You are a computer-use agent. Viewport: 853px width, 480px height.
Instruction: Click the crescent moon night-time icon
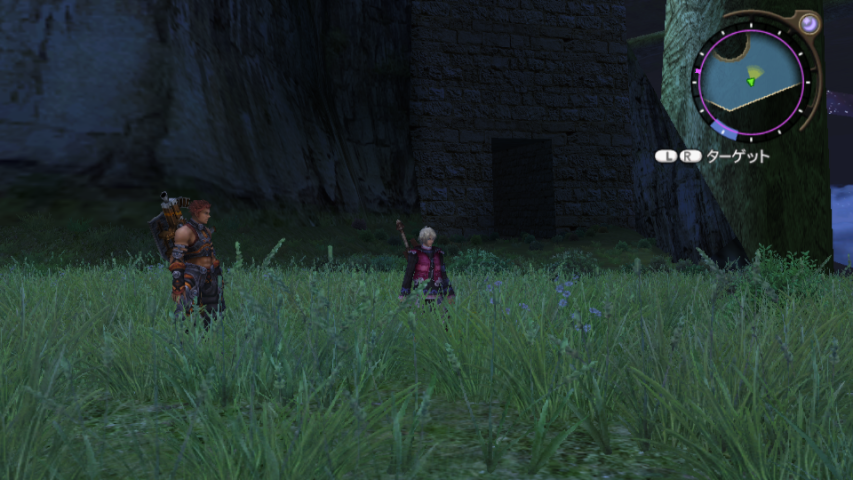[x=806, y=24]
